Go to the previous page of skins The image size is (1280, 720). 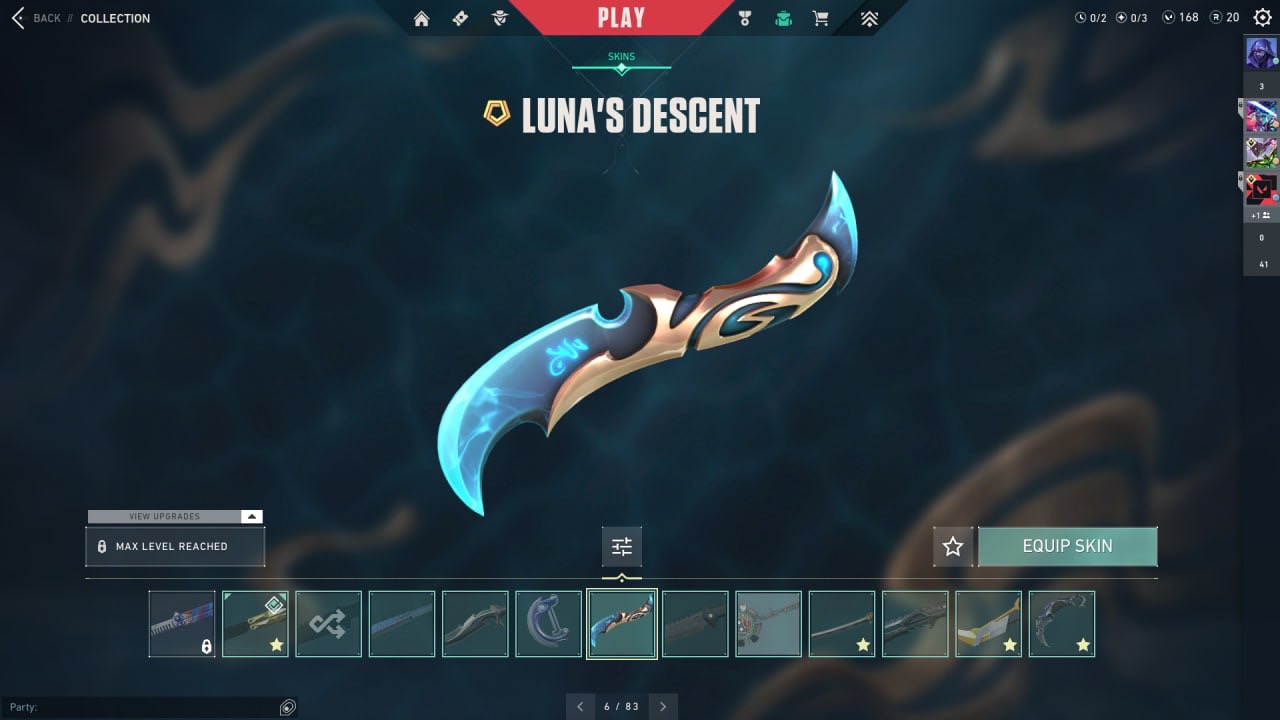[580, 706]
